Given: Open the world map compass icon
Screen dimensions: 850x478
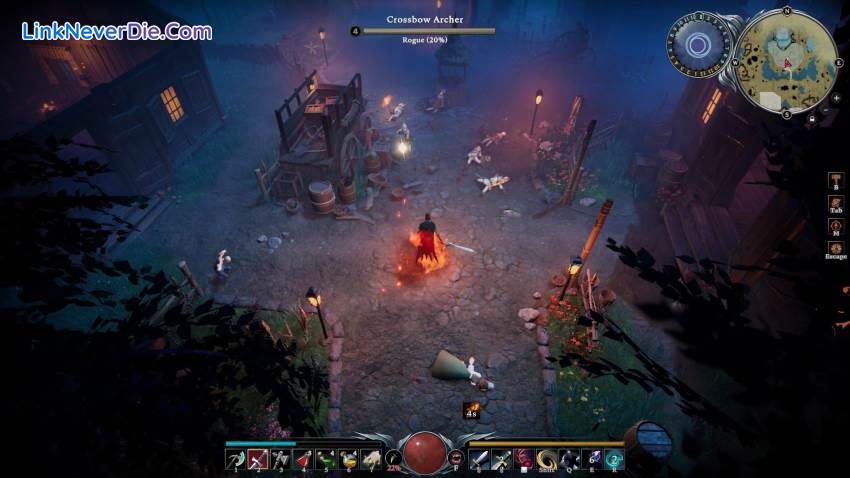Looking at the screenshot, I should click(x=835, y=226).
